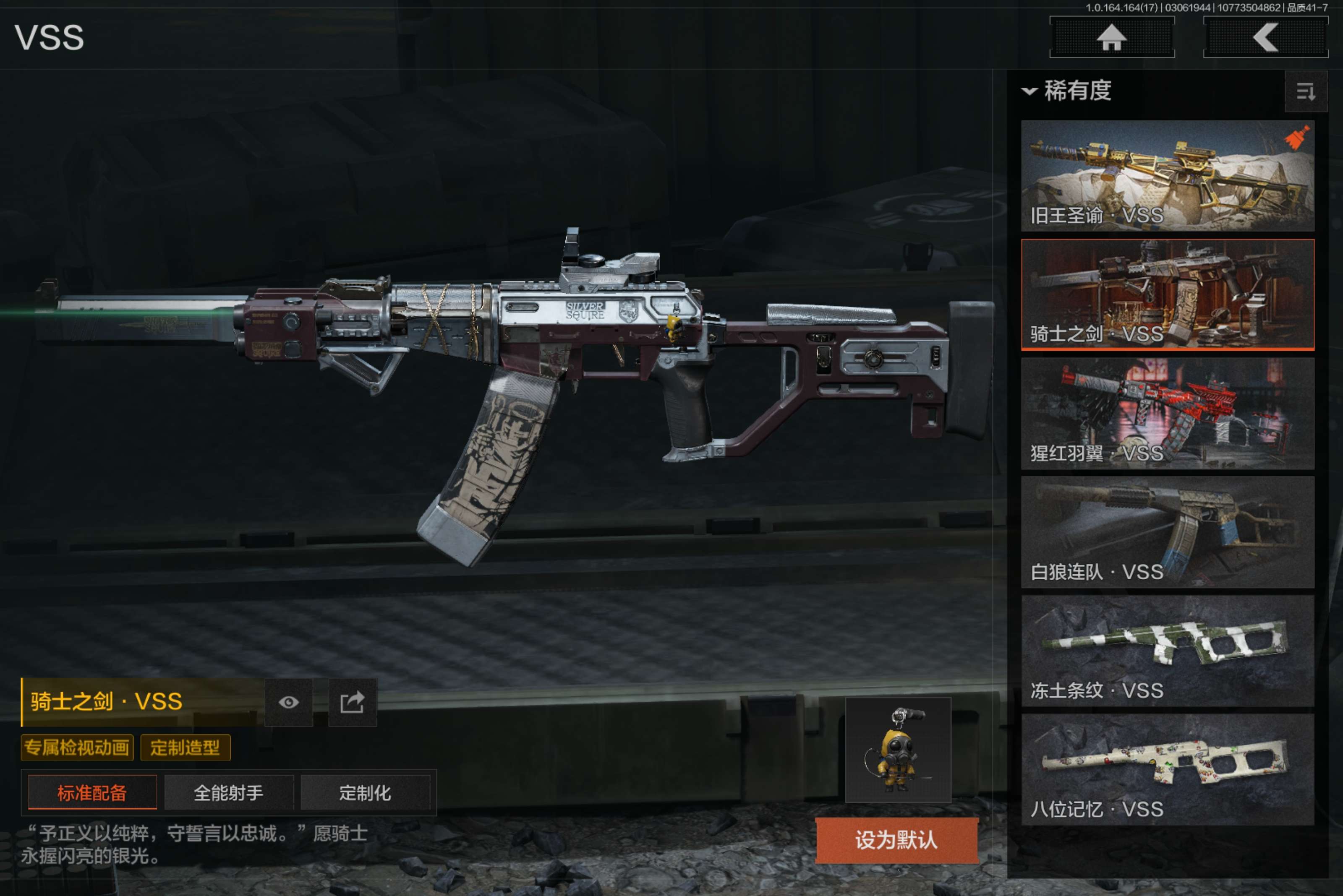The image size is (1343, 896).
Task: Open the 定制化 tab
Action: [365, 792]
